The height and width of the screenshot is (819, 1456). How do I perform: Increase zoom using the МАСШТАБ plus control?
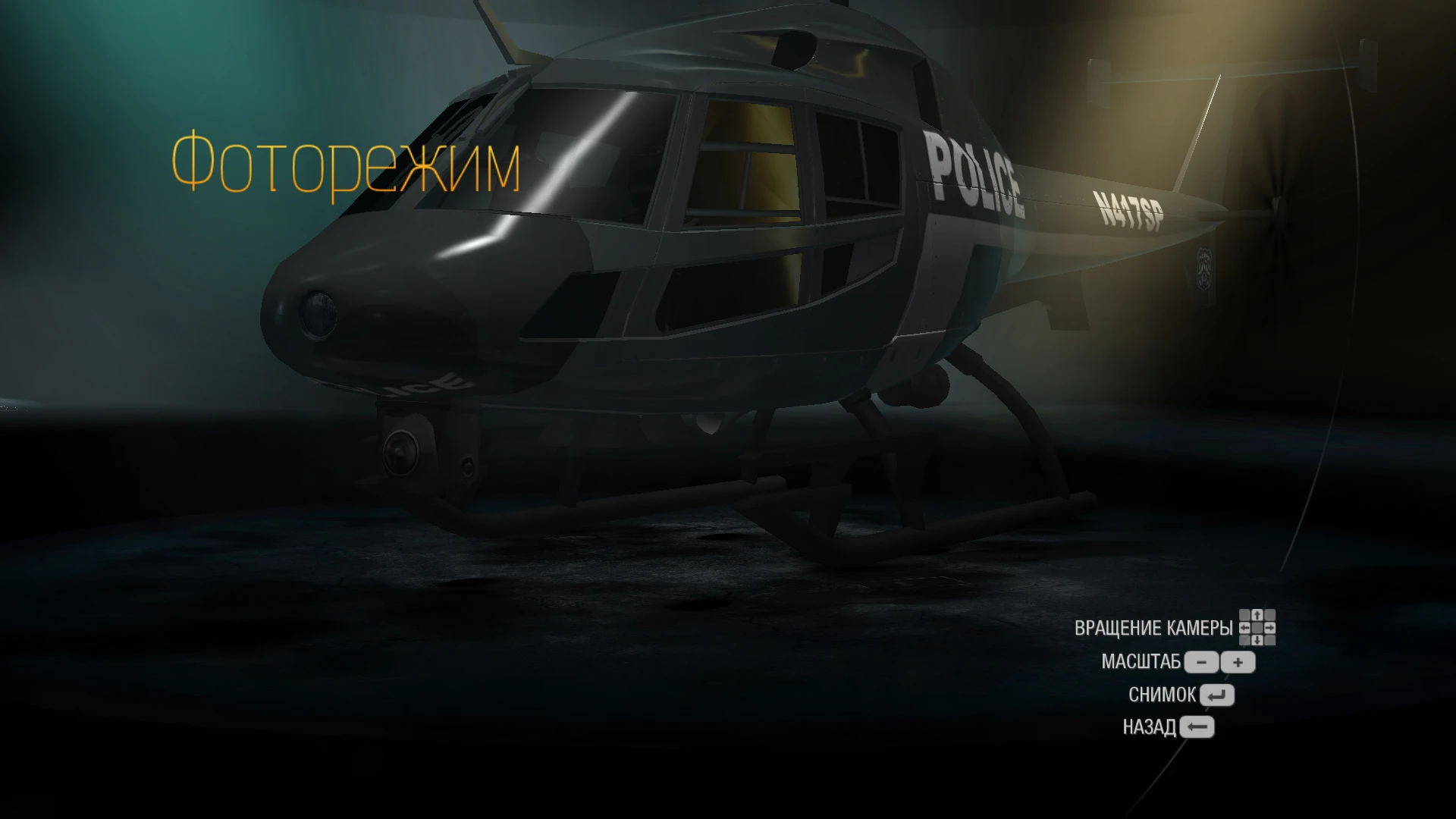click(x=1238, y=663)
